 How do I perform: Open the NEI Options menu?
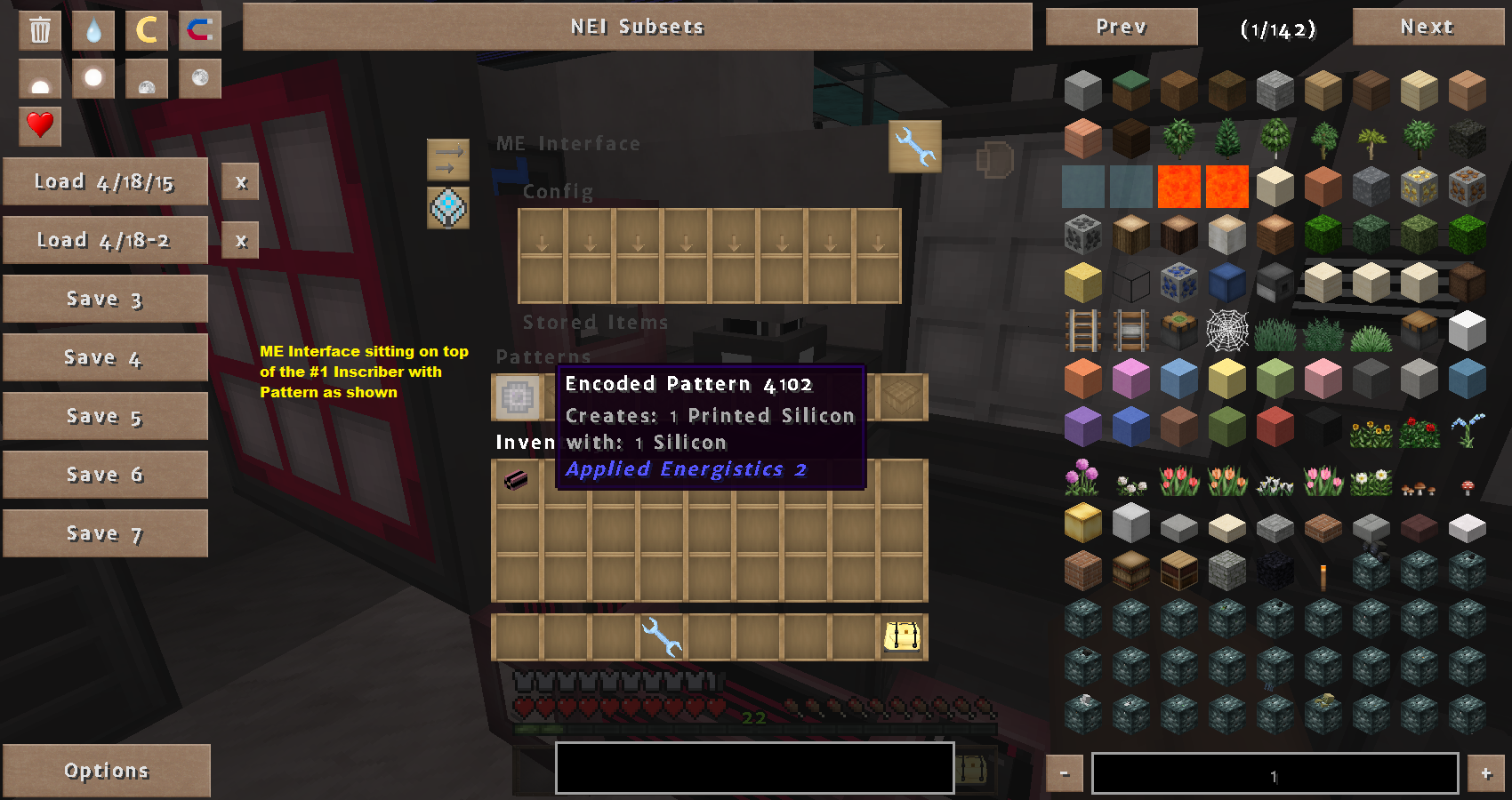(107, 771)
